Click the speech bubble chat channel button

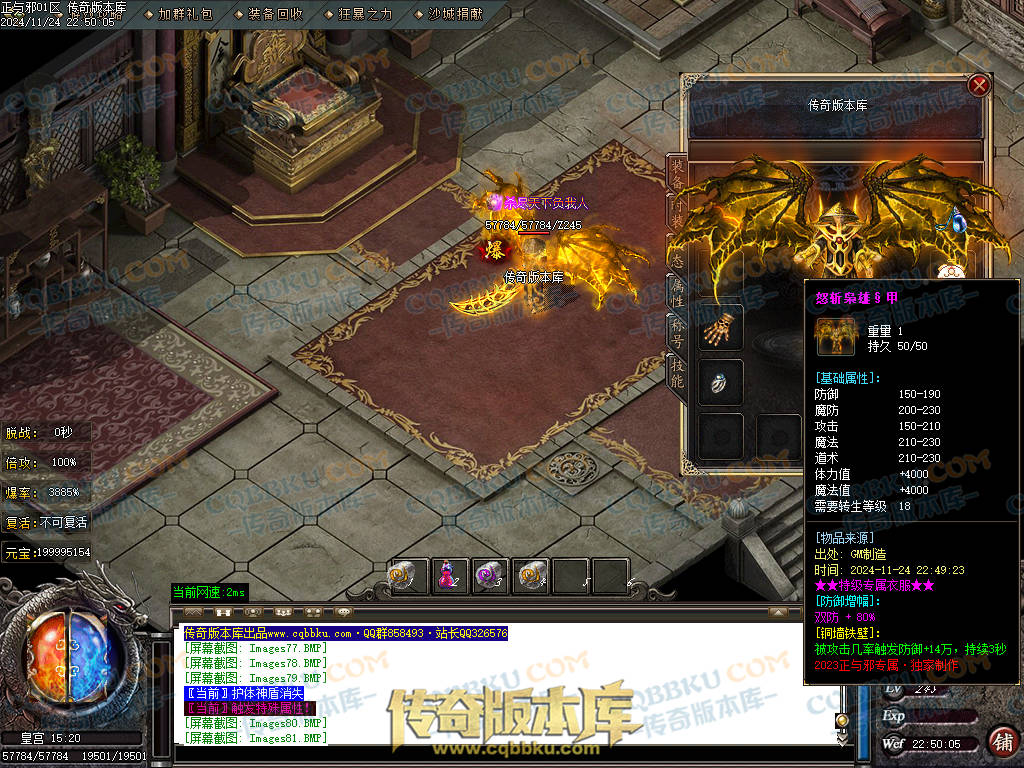pos(344,611)
